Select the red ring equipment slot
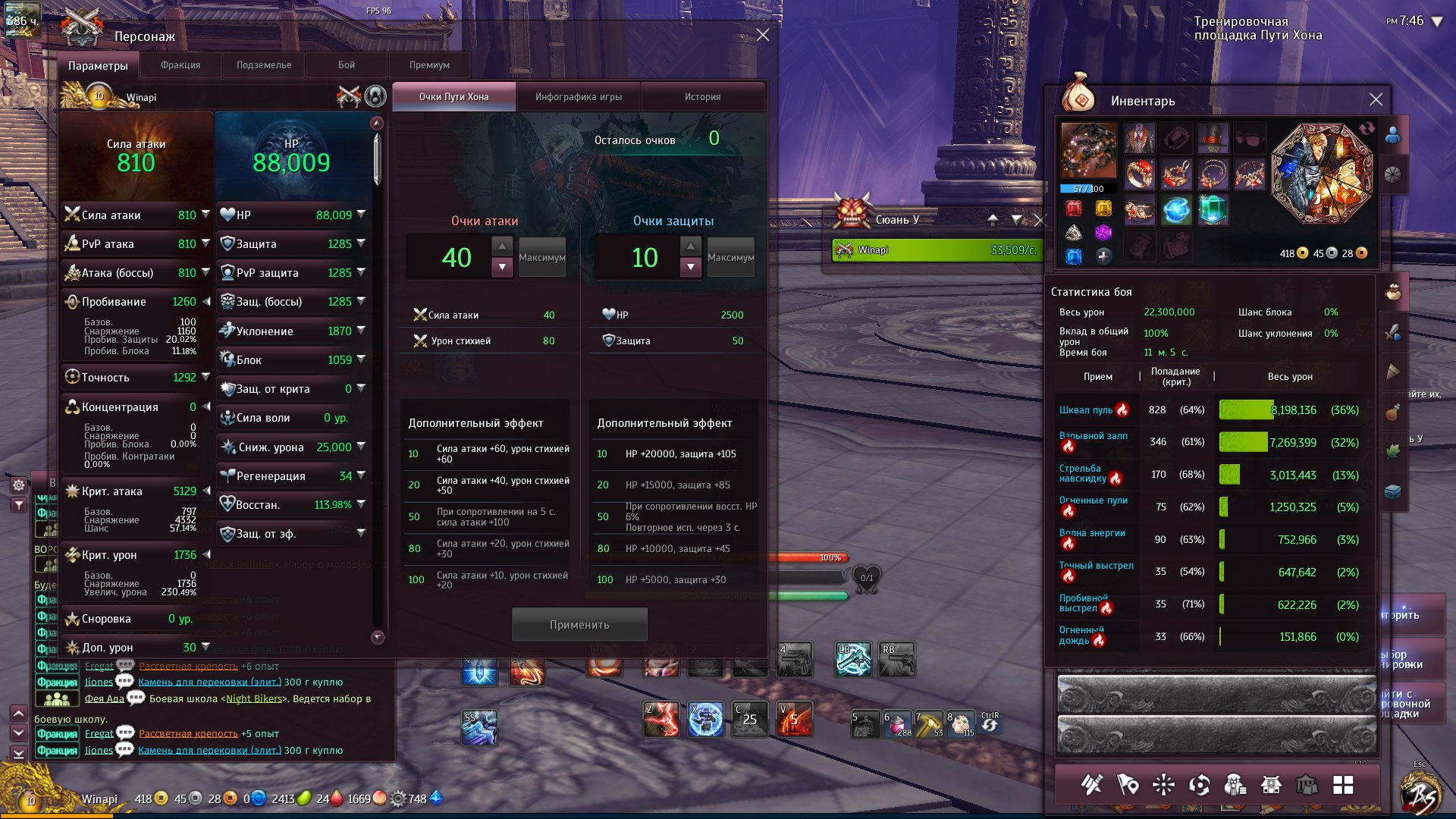Screen dimensions: 1456x819 tap(1139, 174)
